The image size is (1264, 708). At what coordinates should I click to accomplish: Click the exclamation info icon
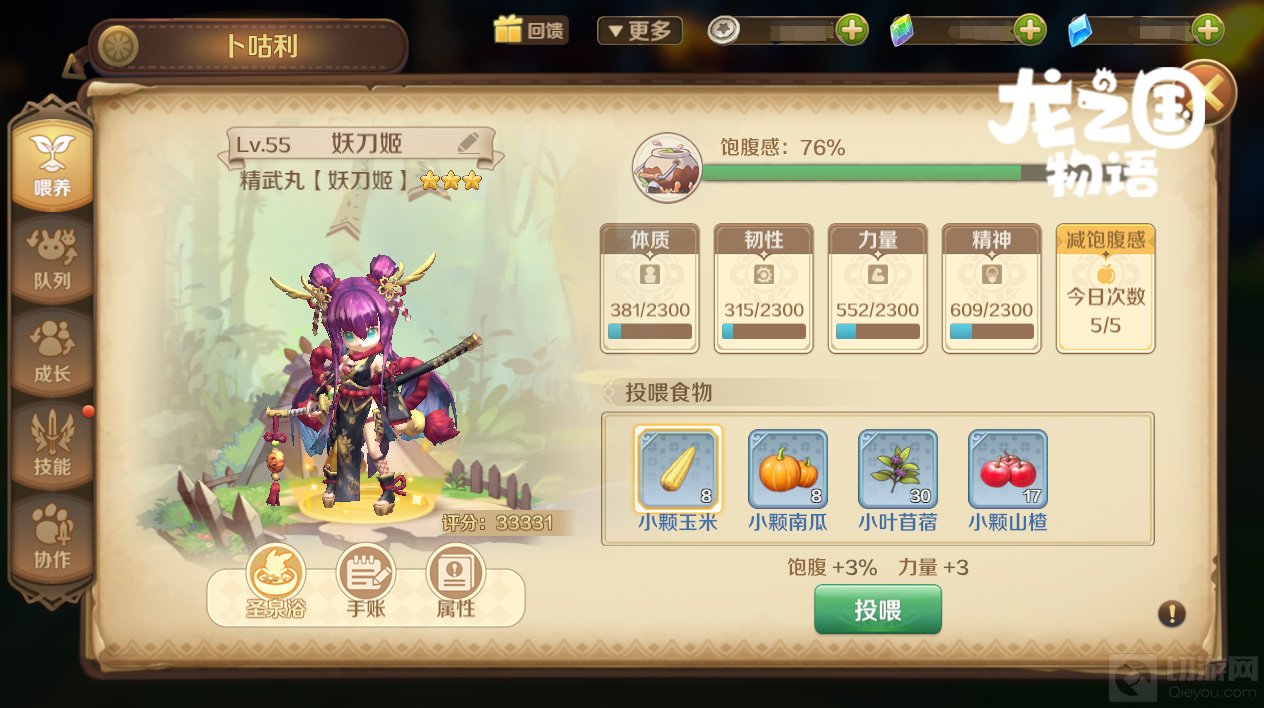(x=1171, y=613)
